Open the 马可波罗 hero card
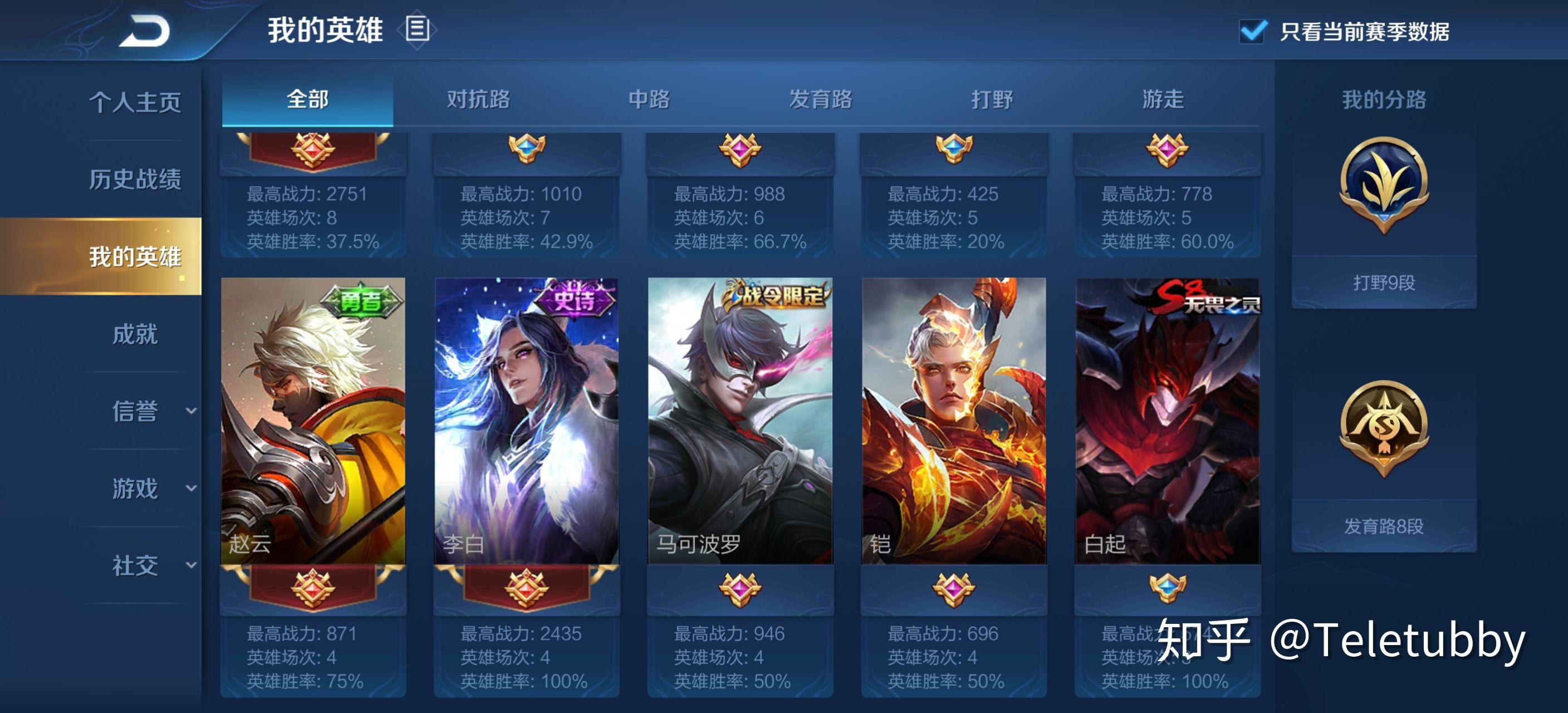This screenshot has height=713, width=1568. [x=740, y=420]
